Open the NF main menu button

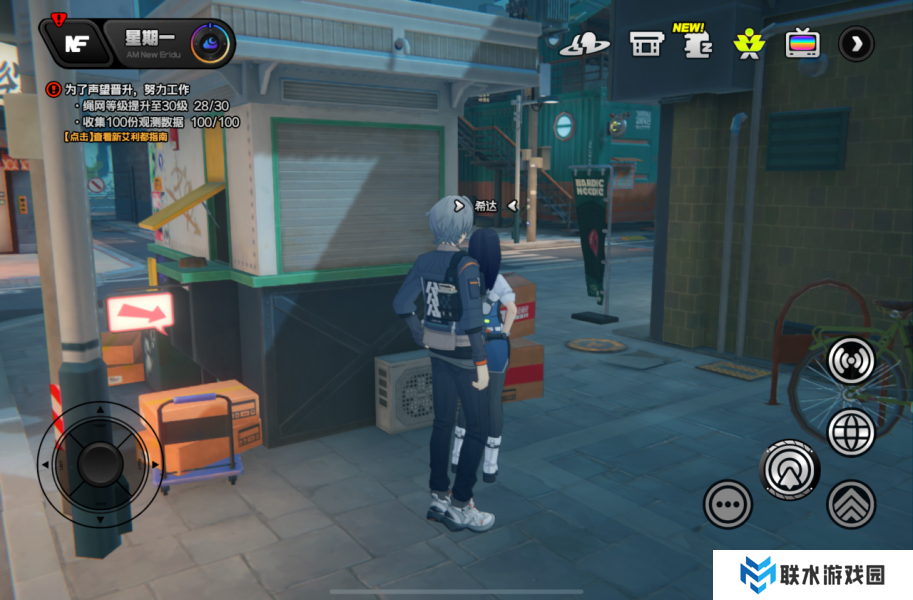(75, 43)
